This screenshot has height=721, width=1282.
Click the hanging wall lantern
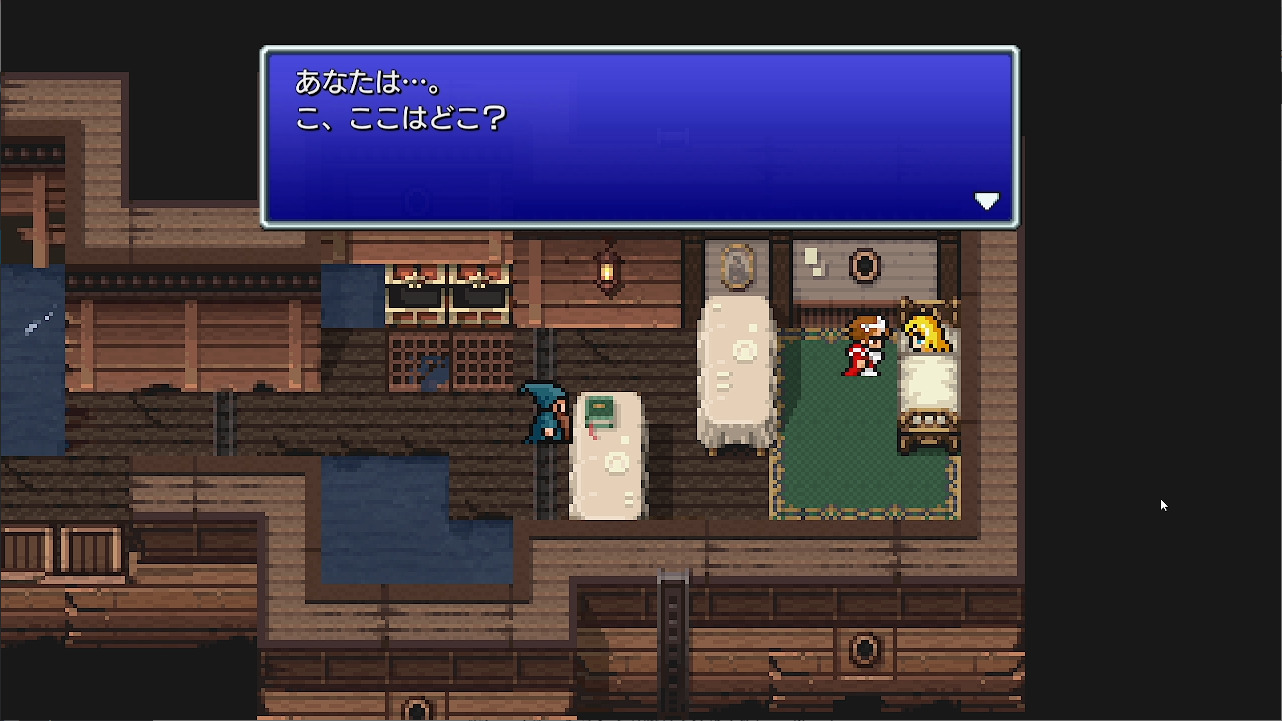point(609,270)
